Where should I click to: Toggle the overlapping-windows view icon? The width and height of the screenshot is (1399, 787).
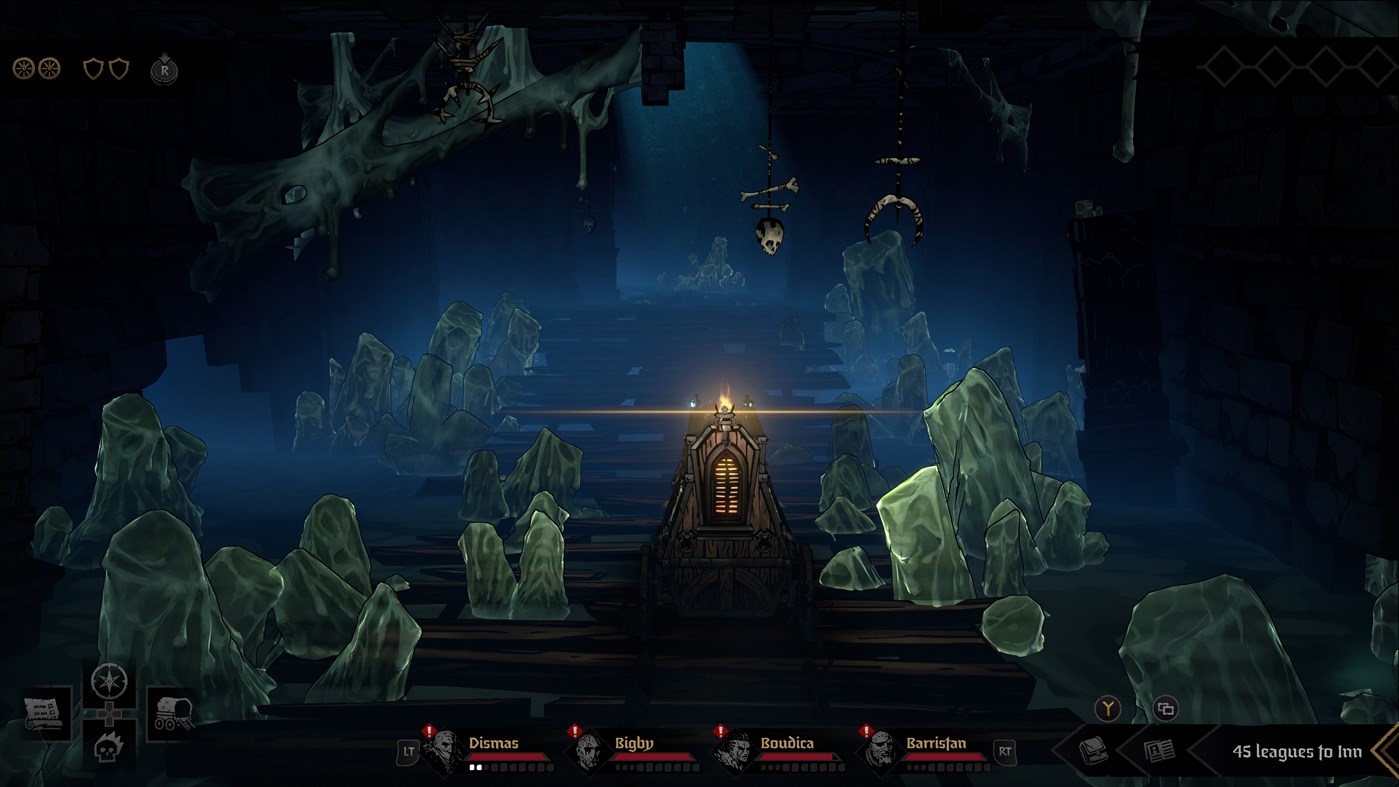point(1166,708)
